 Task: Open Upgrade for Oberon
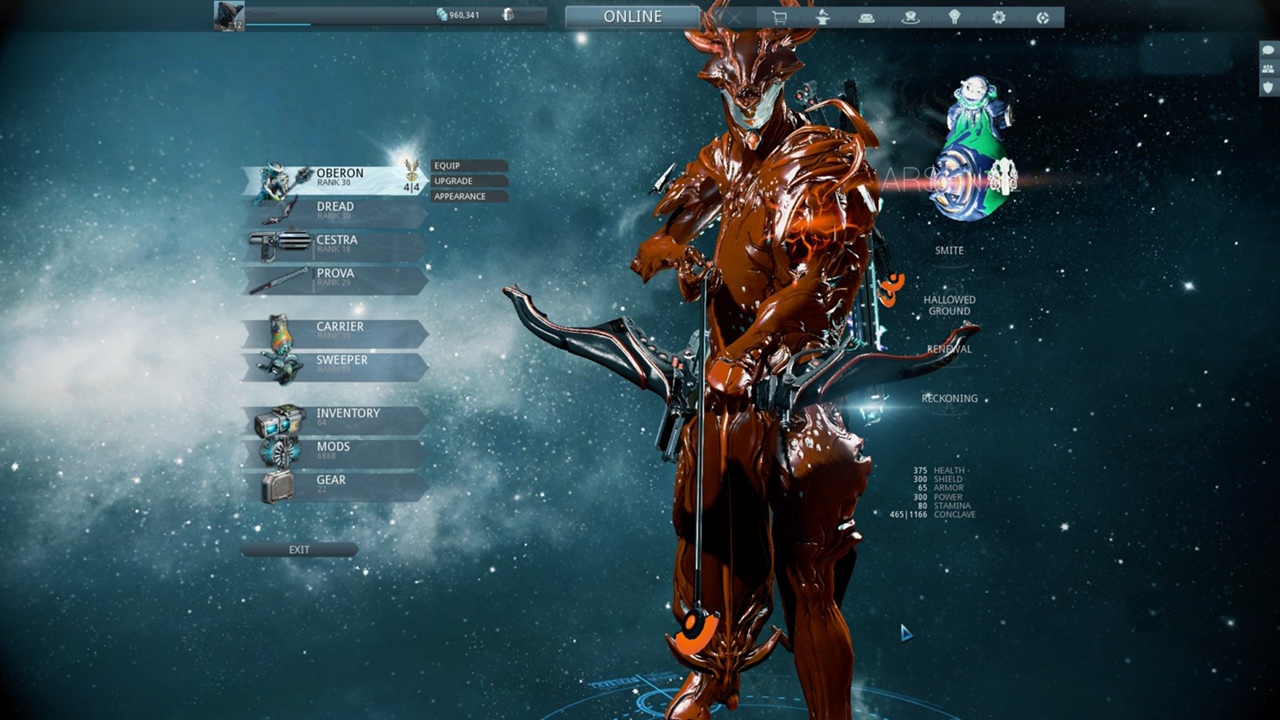pyautogui.click(x=469, y=181)
